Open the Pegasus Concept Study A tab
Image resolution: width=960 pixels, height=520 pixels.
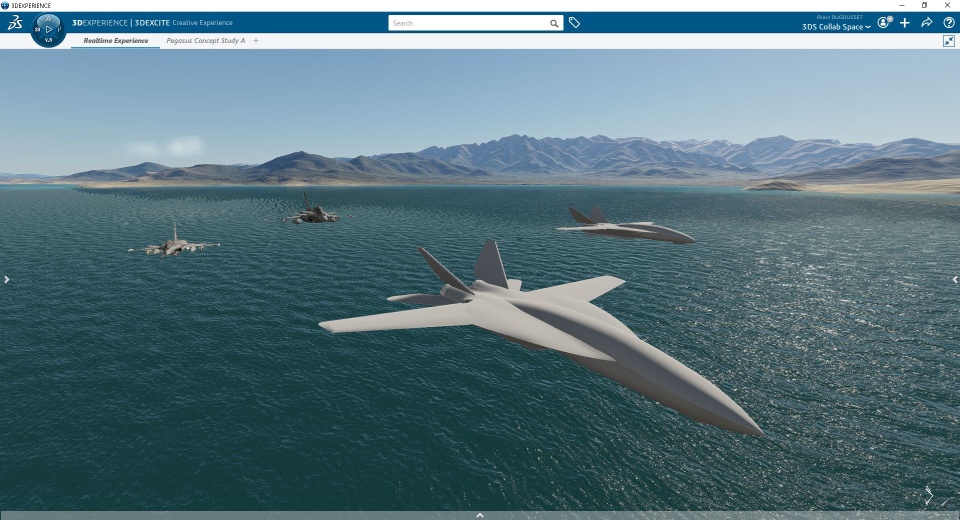click(x=205, y=41)
